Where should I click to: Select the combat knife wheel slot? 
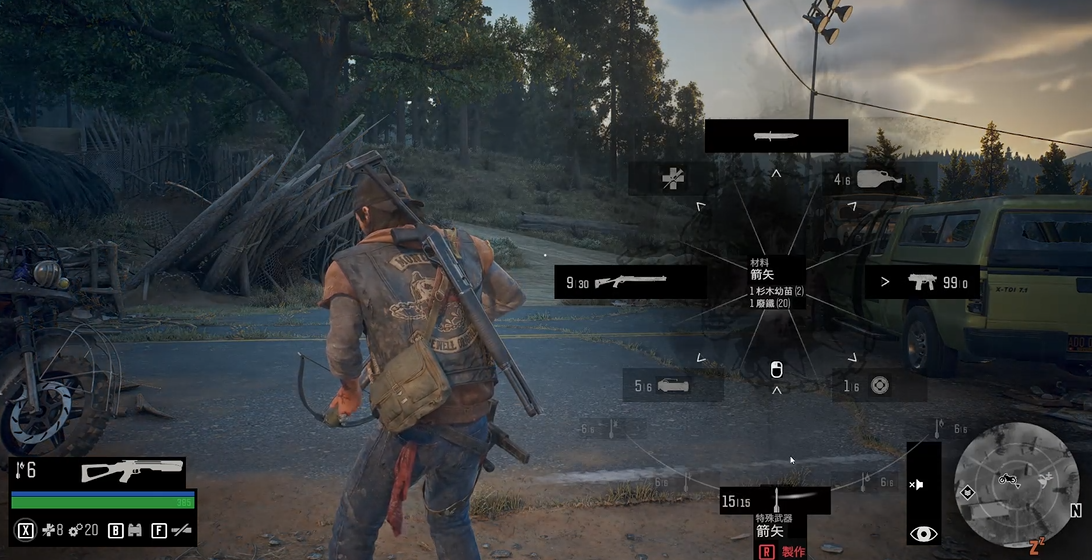[776, 136]
